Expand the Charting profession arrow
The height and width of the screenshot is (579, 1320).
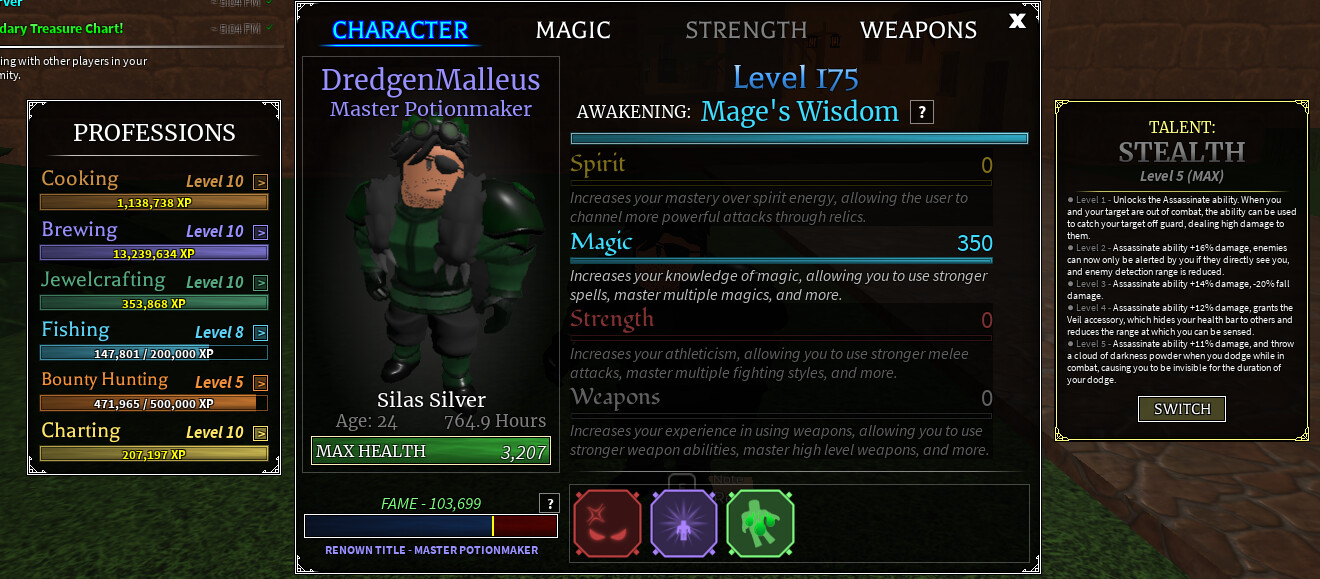(260, 433)
